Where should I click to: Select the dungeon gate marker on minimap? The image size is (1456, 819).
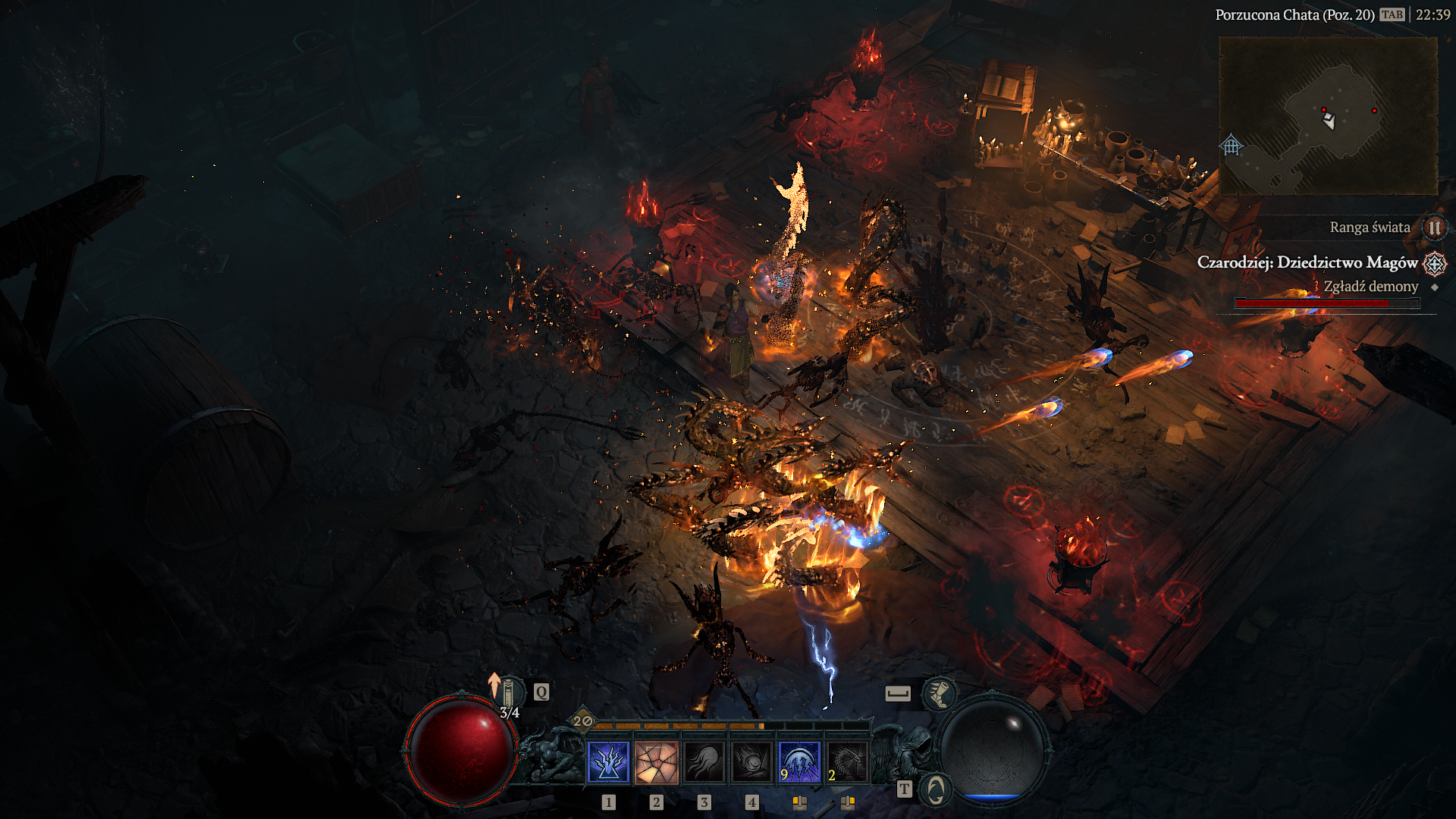[x=1232, y=144]
